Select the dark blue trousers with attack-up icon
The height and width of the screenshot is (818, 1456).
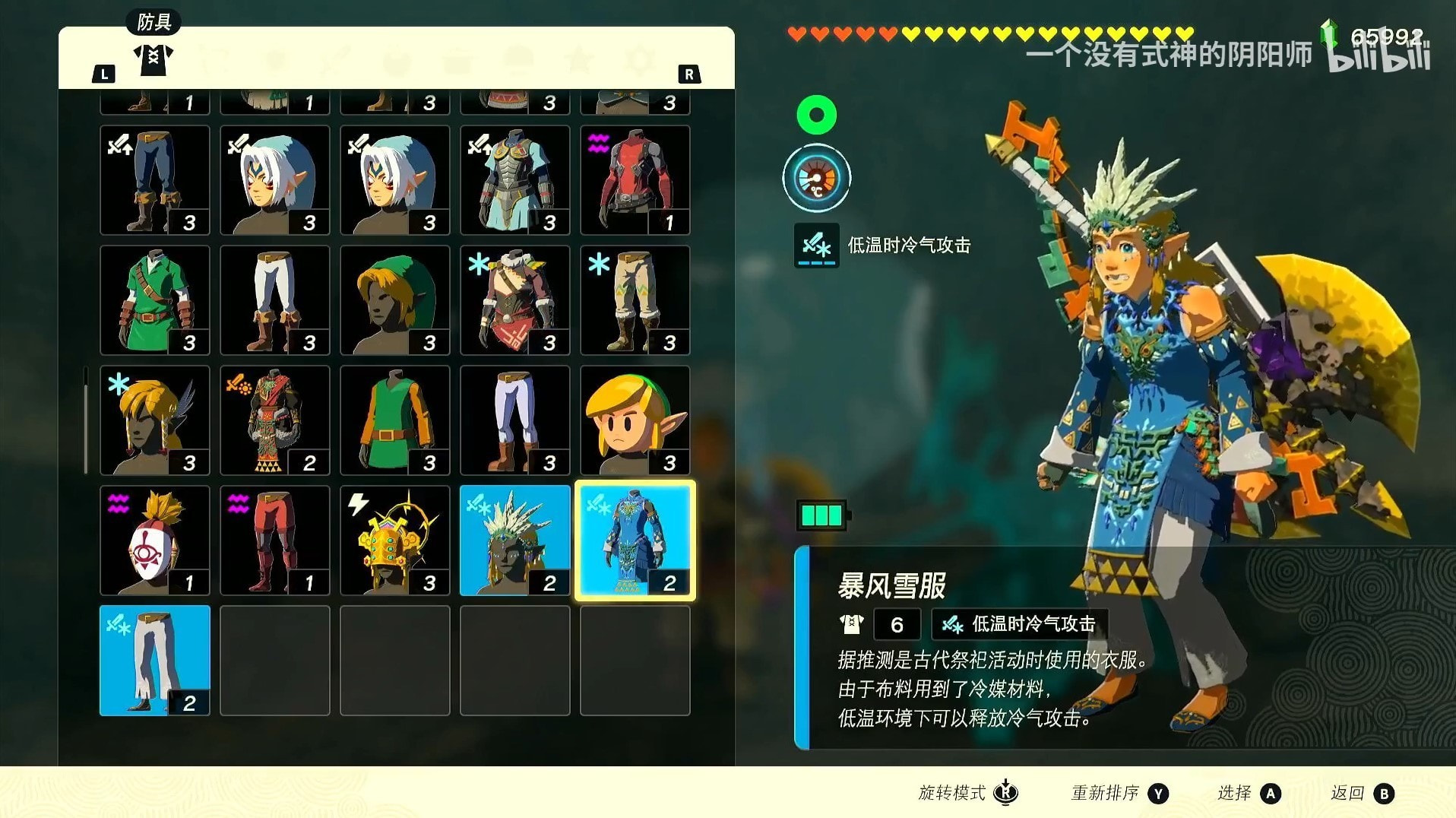[x=154, y=180]
